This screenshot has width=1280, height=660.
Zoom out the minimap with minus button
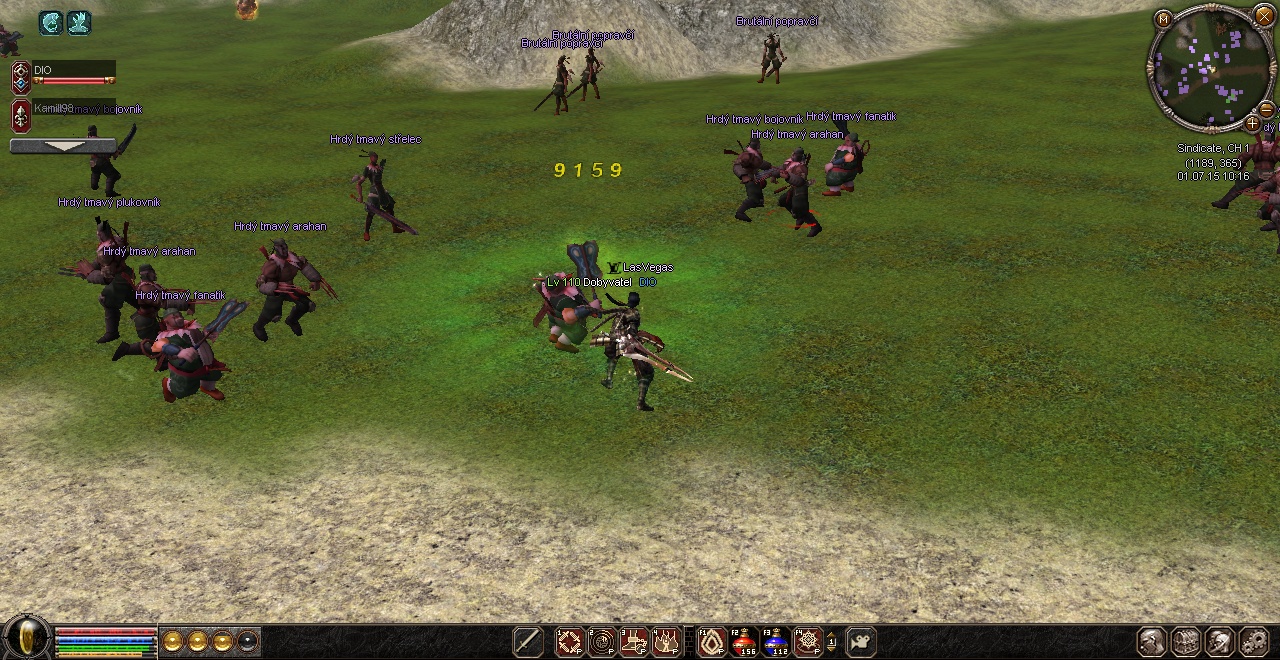tap(1266, 109)
